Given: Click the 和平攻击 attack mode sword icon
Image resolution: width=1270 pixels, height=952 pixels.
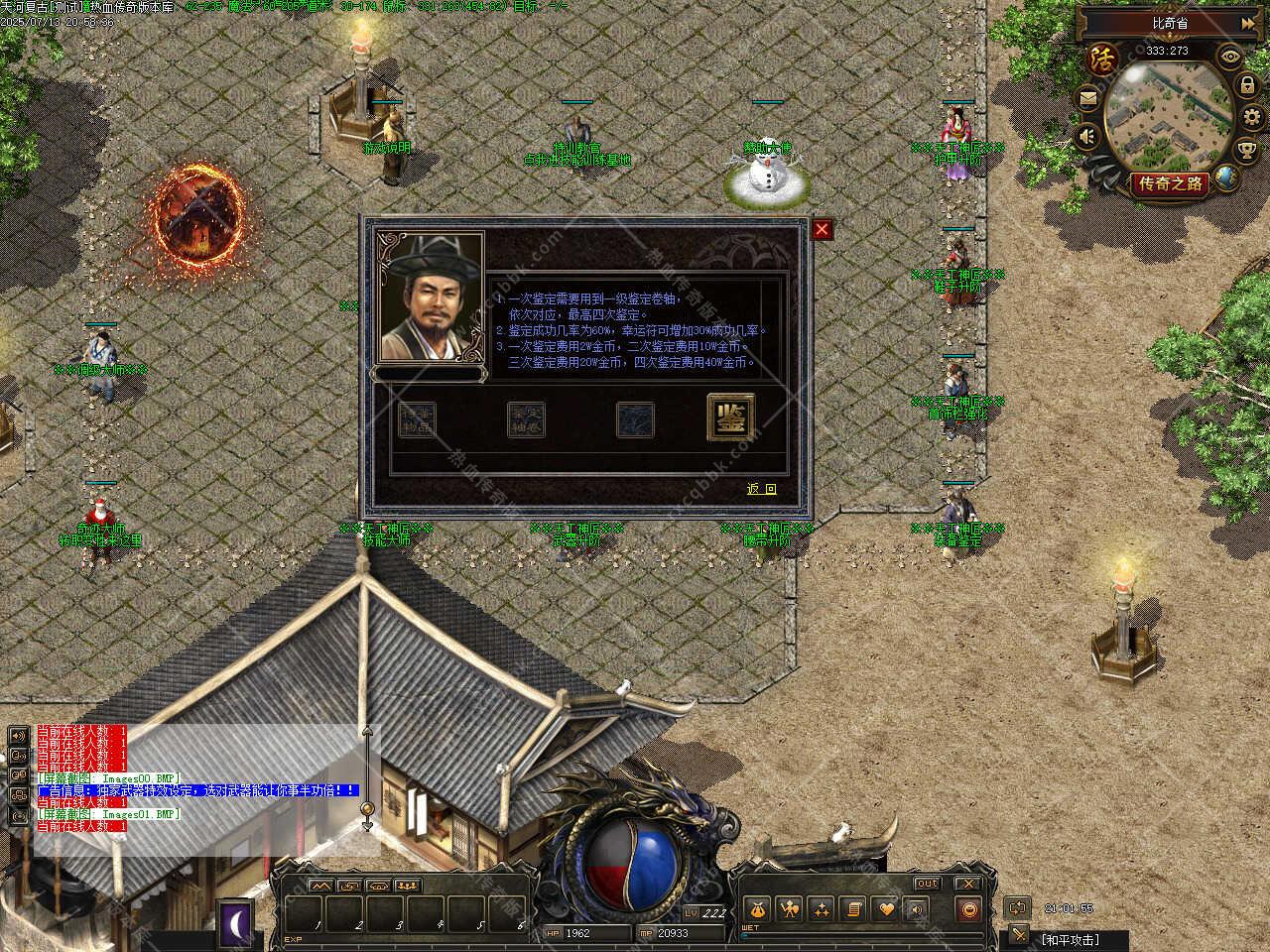Looking at the screenshot, I should pos(1019,935).
